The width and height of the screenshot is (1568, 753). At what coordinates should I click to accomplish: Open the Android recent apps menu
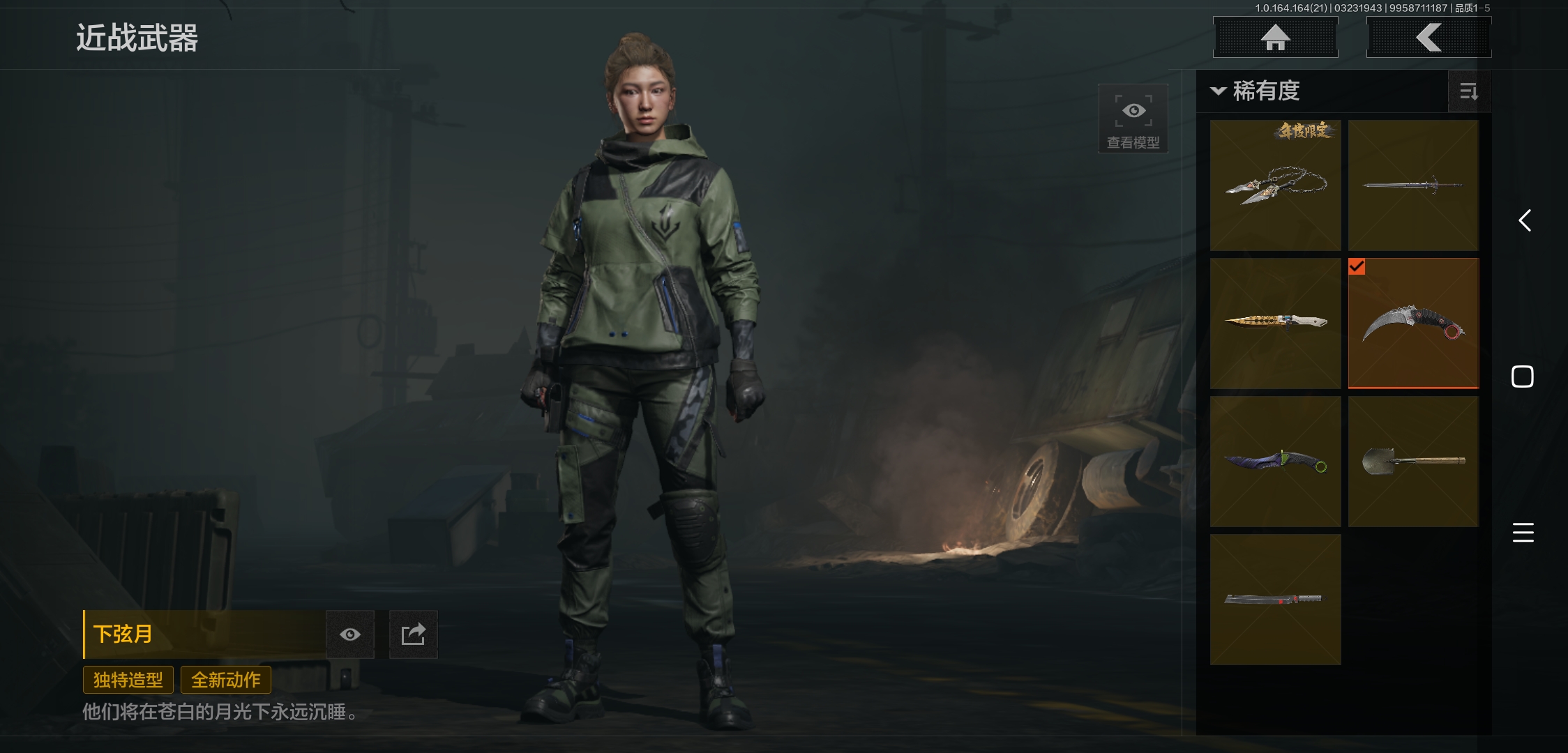pos(1523,533)
